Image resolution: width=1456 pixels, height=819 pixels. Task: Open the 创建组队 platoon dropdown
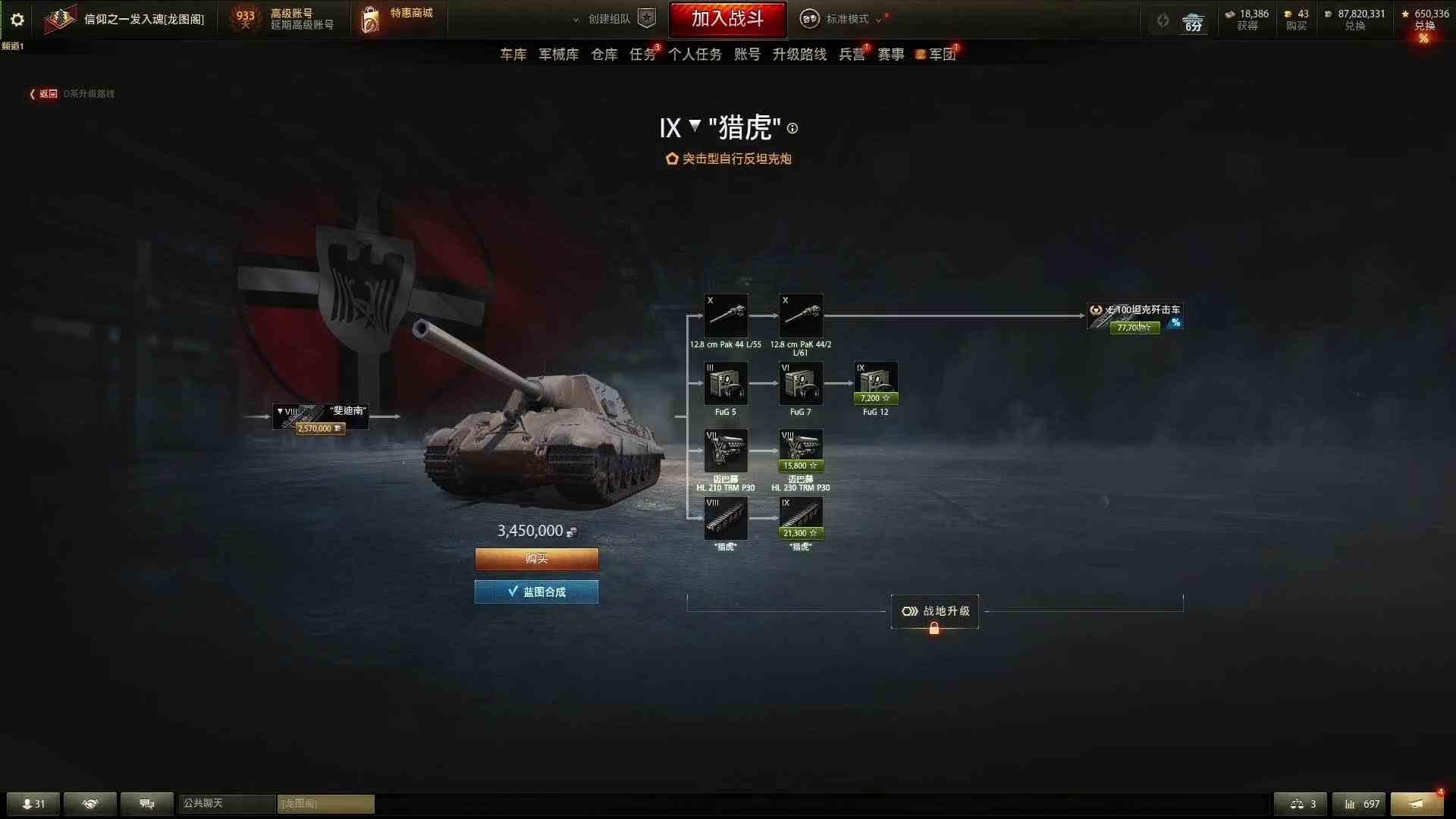(x=607, y=19)
